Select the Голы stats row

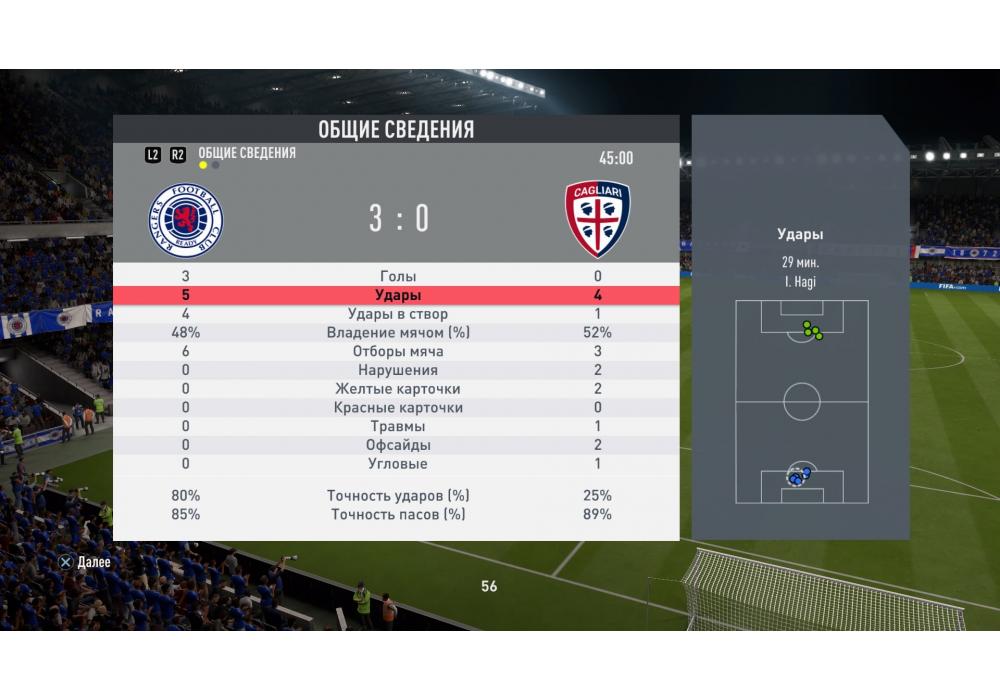click(x=398, y=276)
